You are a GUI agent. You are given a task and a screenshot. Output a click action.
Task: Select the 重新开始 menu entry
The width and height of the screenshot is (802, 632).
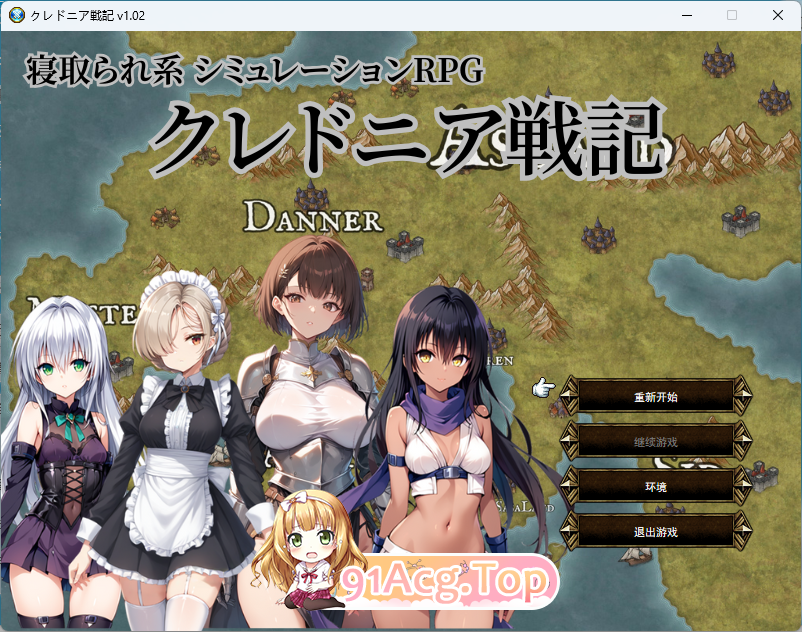coord(656,397)
